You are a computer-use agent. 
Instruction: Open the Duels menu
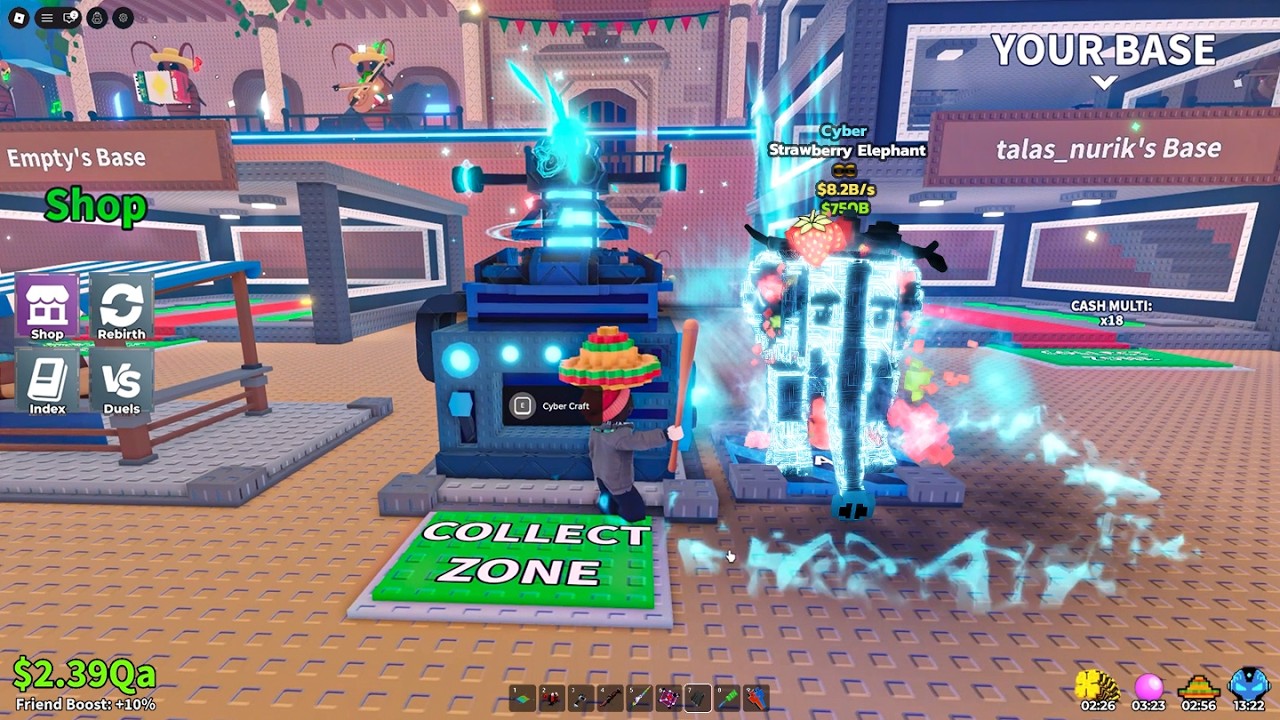pos(121,381)
